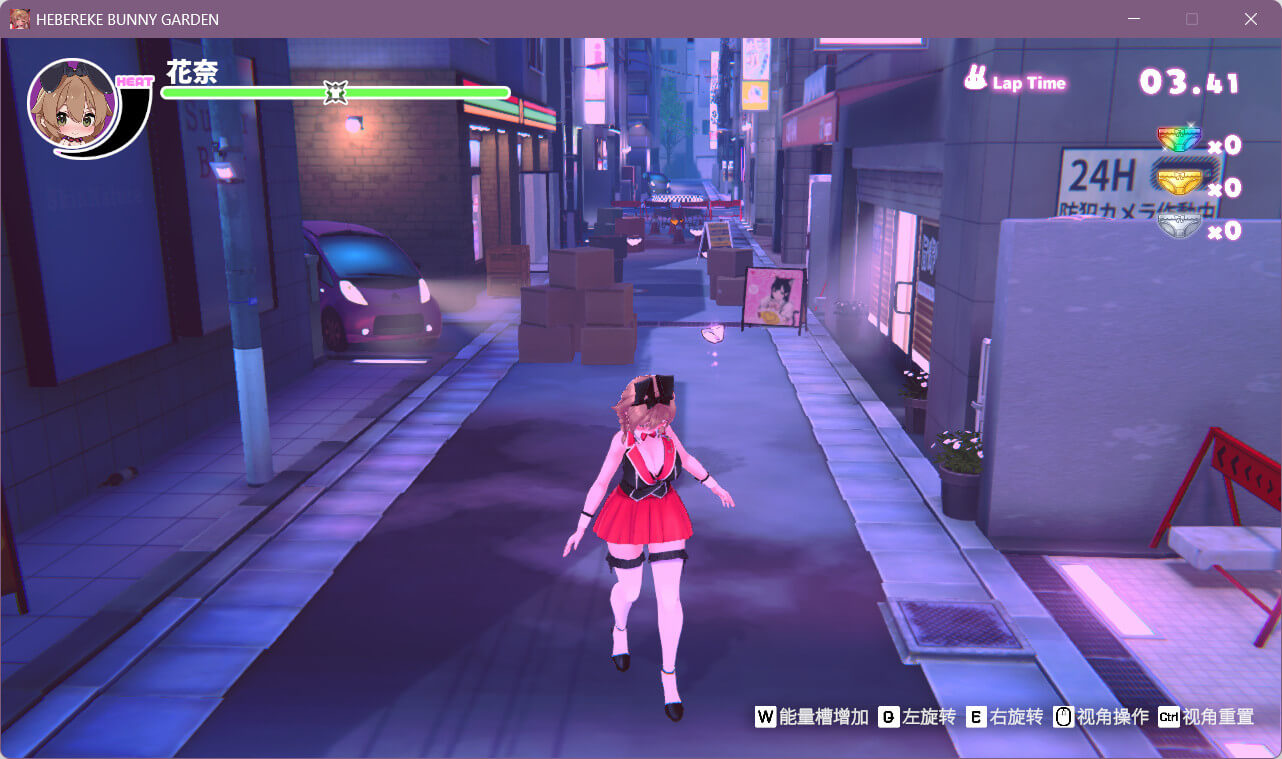
Task: Minimize the game window
Action: [1134, 19]
